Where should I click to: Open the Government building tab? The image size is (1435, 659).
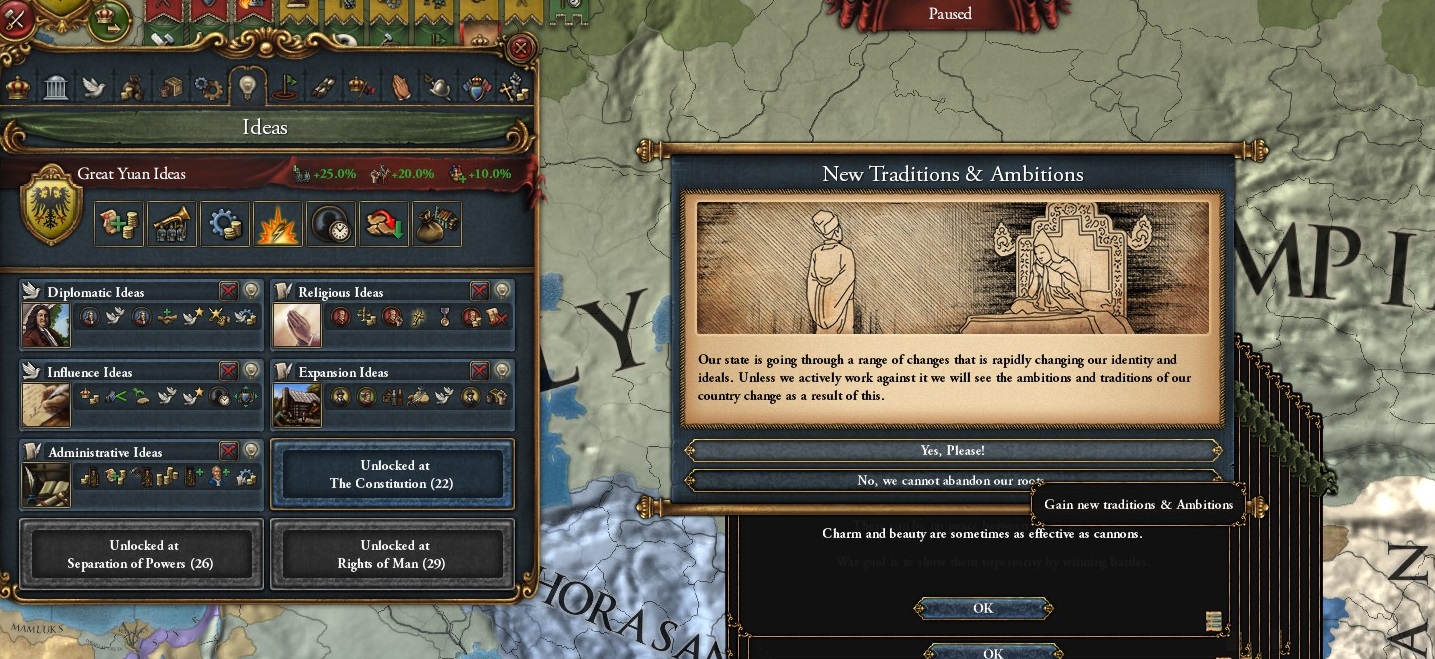click(56, 88)
